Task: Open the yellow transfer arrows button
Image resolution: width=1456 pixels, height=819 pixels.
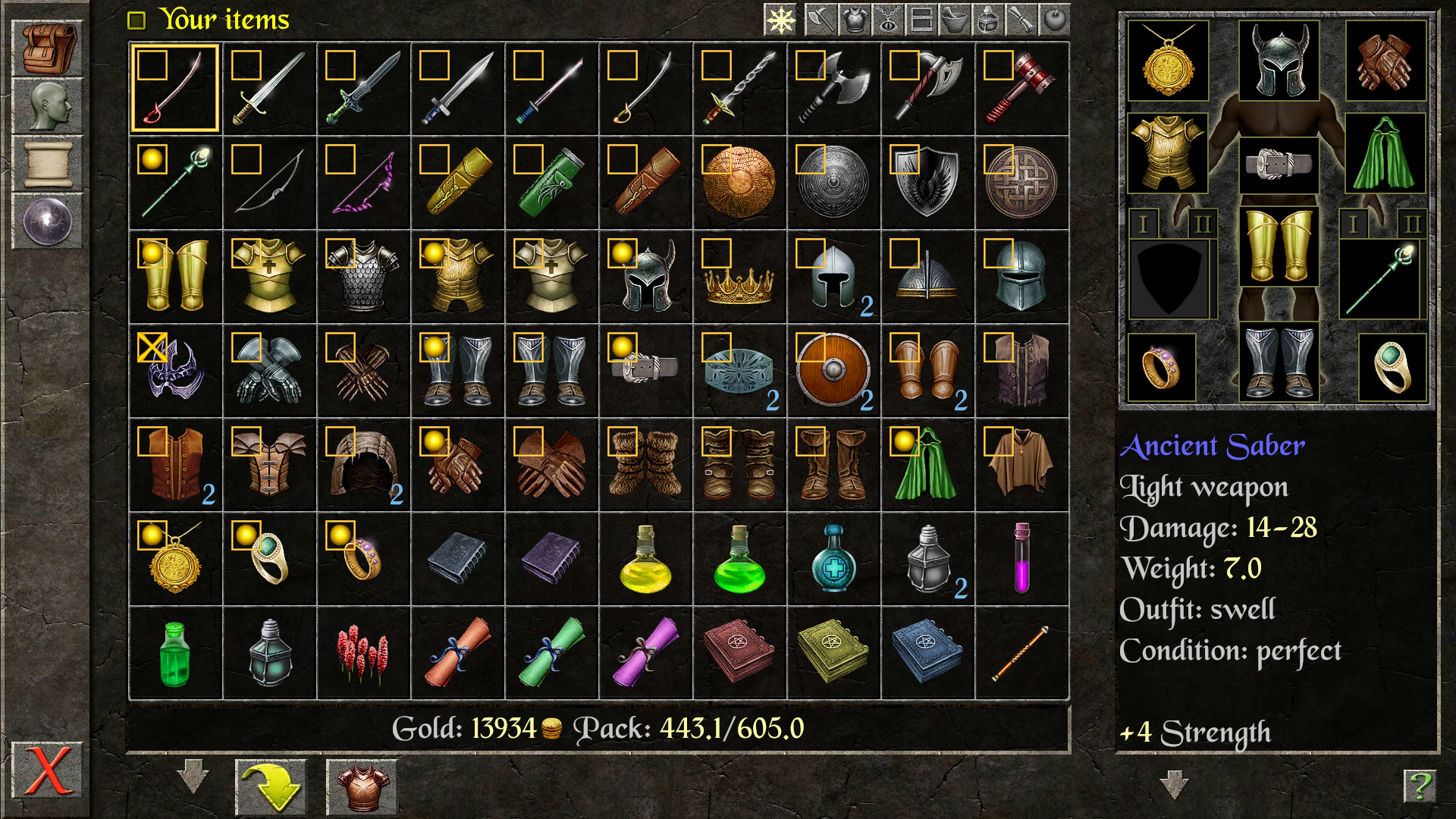Action: 271,787
